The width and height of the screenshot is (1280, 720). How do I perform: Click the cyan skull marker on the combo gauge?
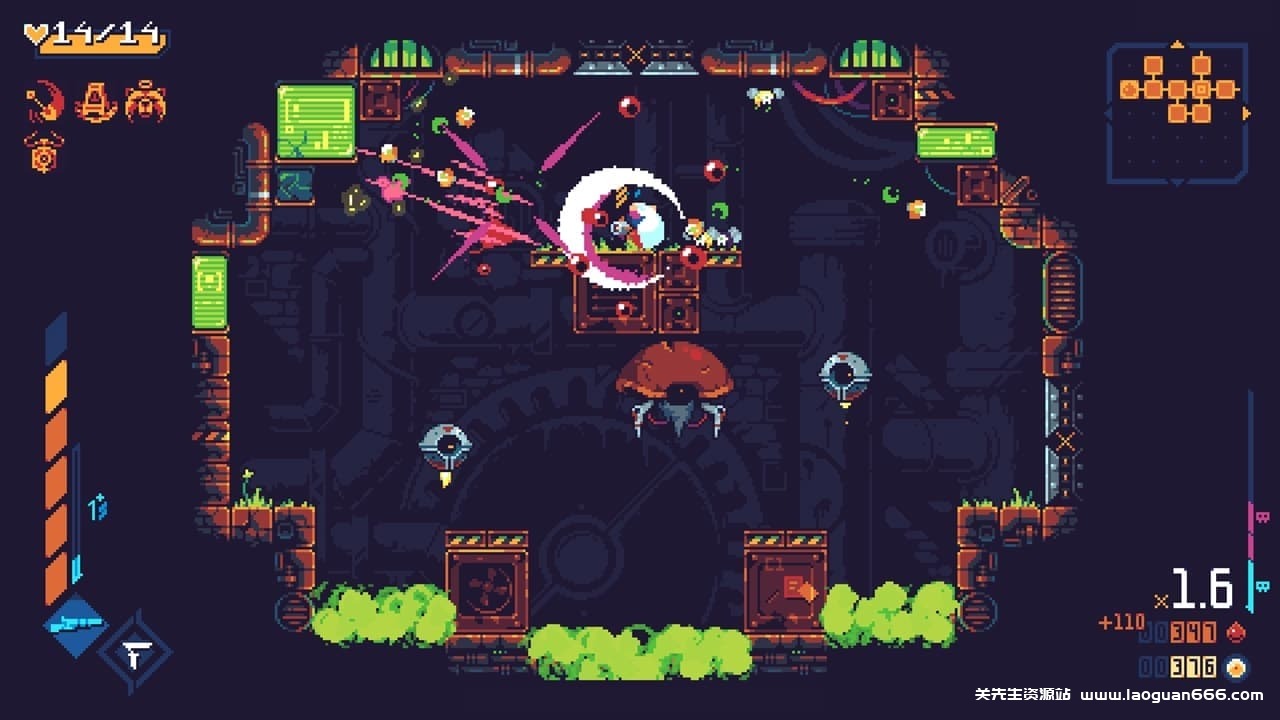pyautogui.click(x=1262, y=585)
